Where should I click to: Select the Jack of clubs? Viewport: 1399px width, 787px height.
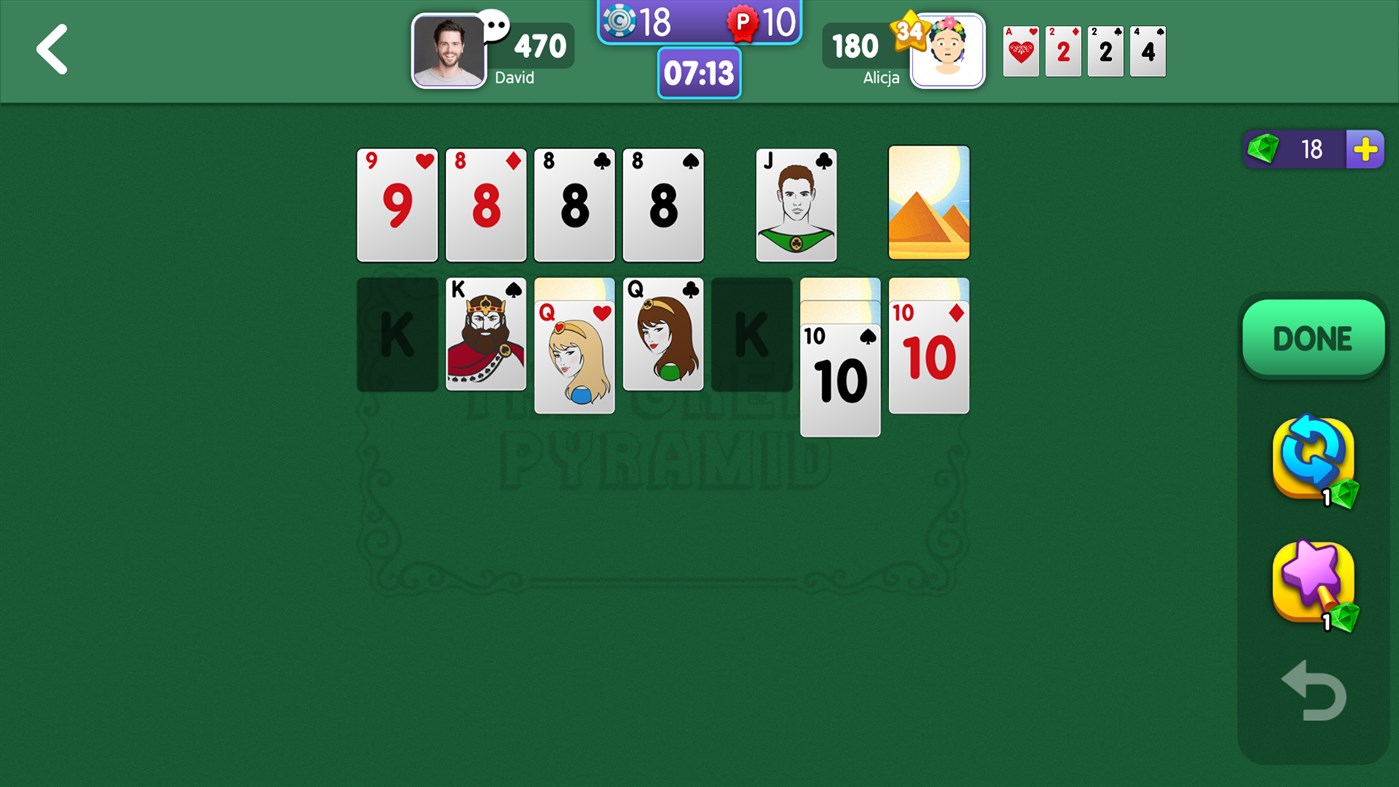(795, 205)
